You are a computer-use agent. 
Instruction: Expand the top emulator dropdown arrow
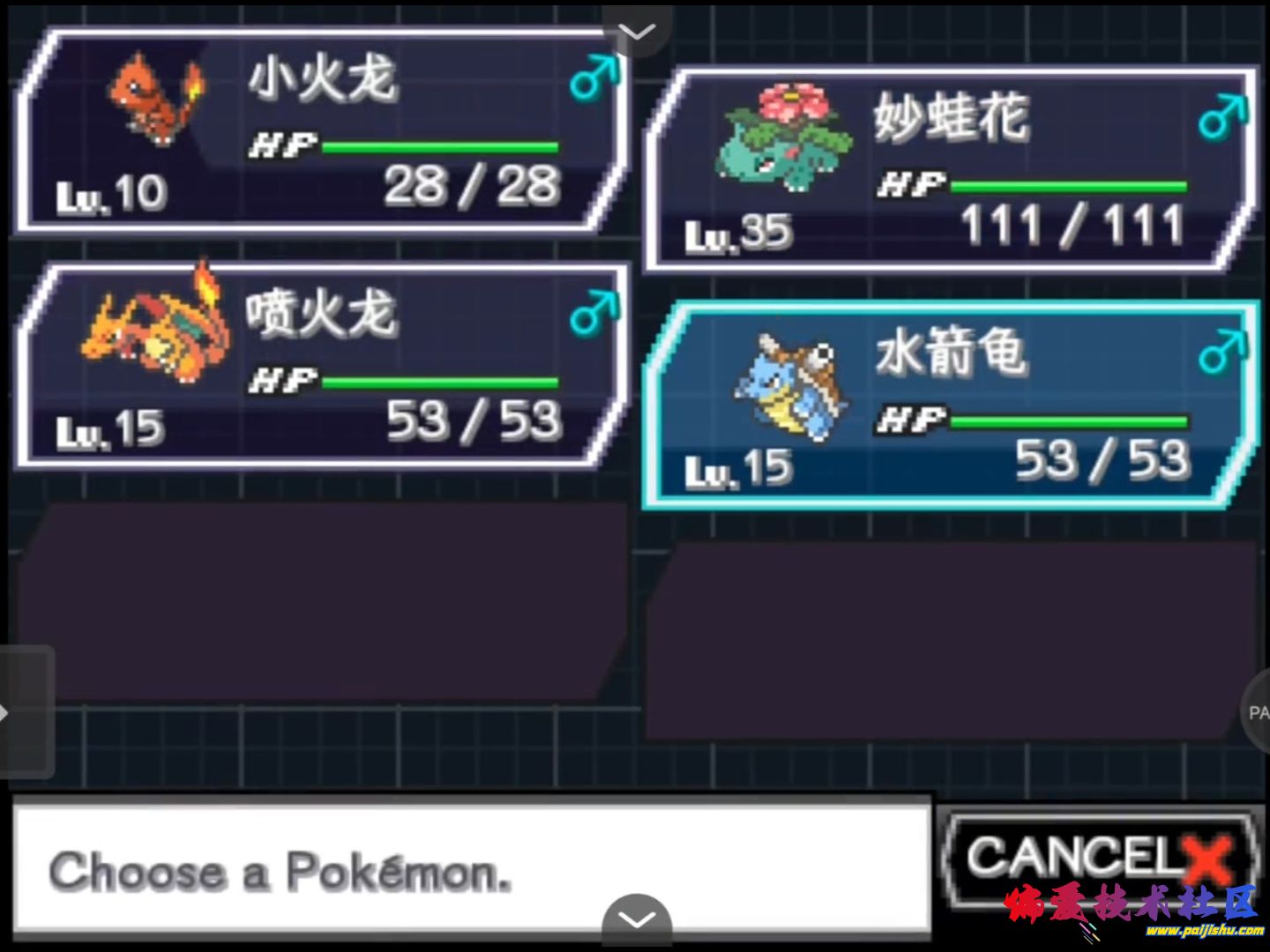(636, 31)
